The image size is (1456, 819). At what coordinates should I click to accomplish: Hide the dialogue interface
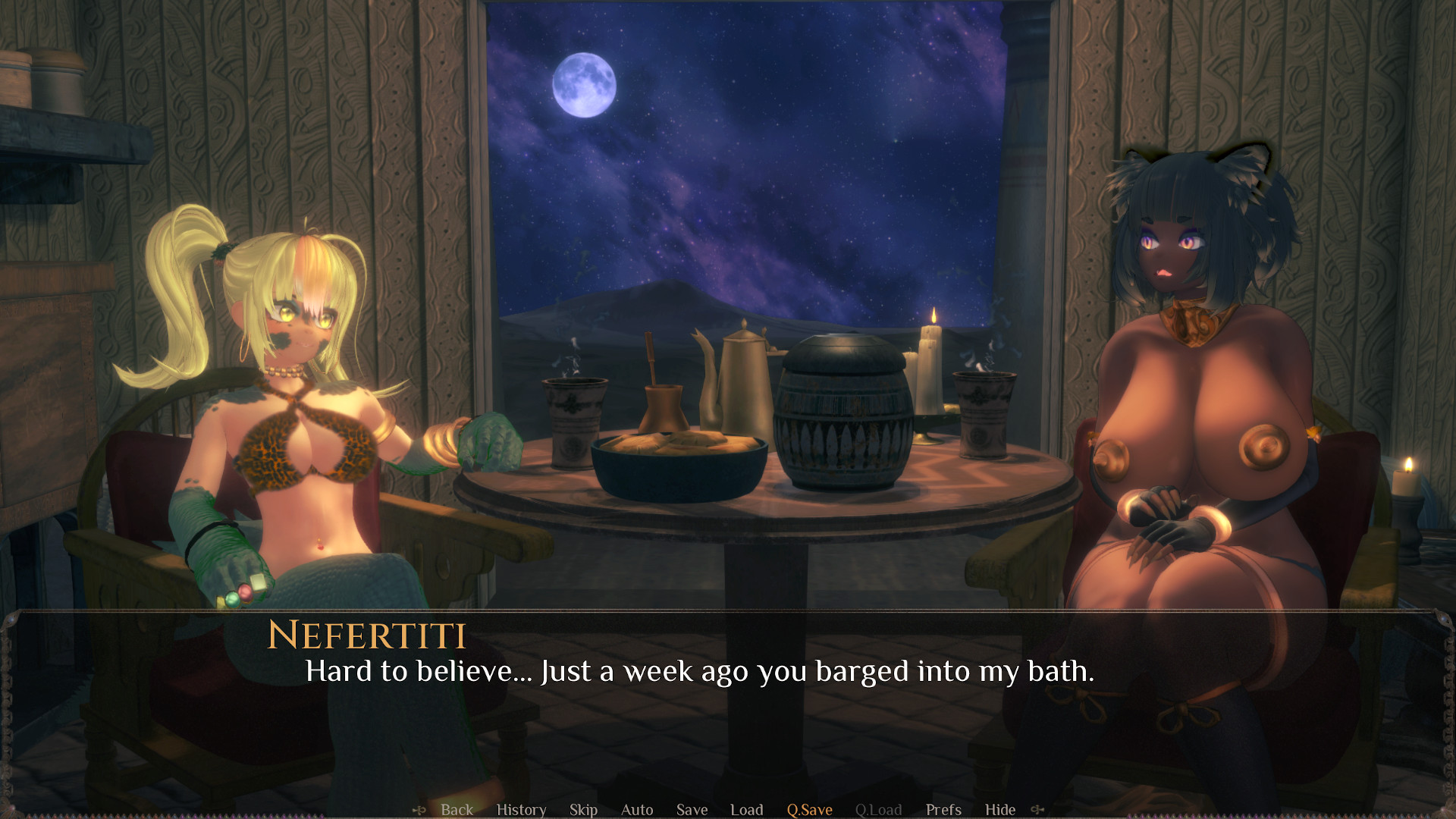click(x=999, y=809)
